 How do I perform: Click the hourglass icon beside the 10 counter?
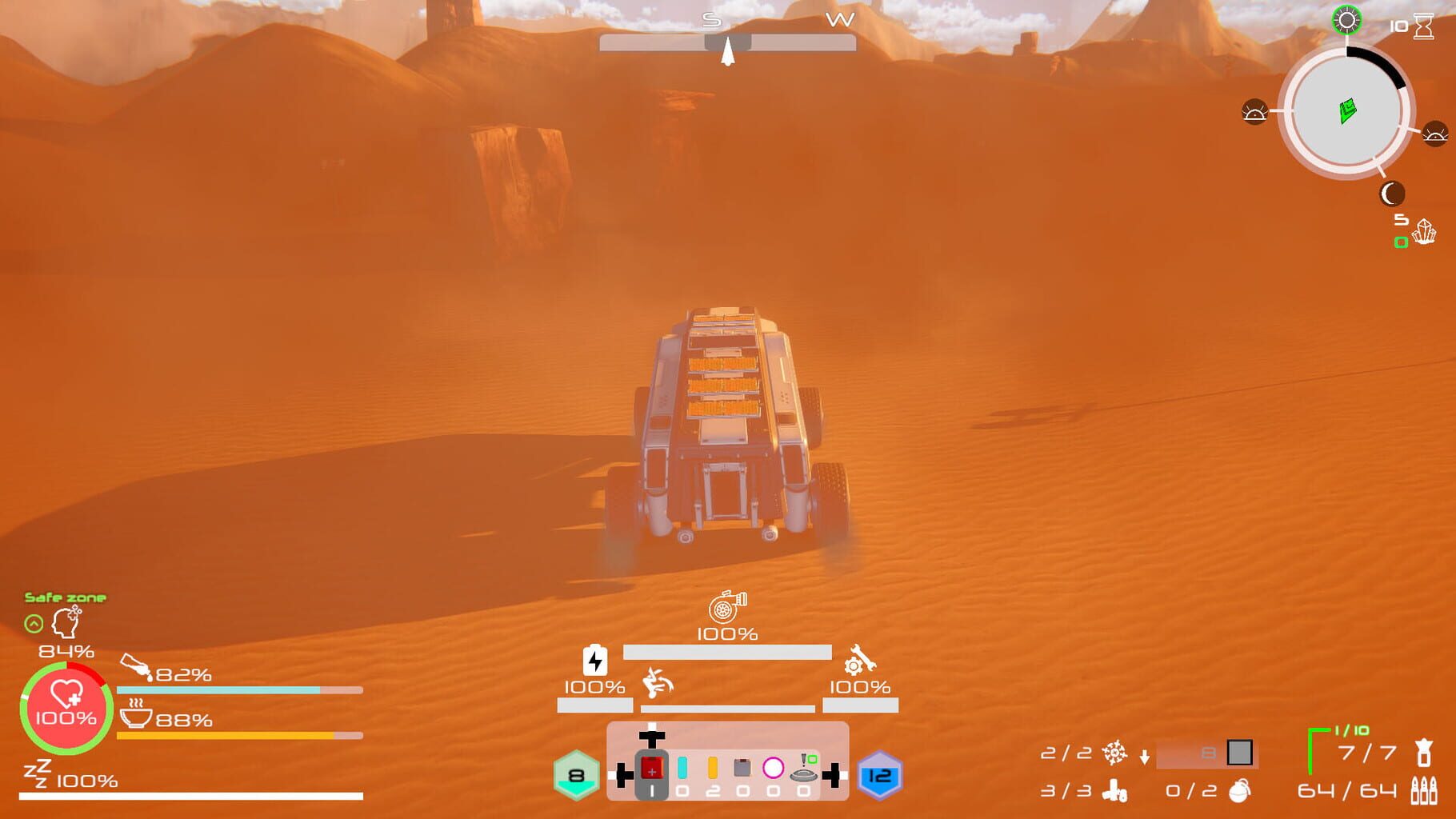(x=1423, y=25)
